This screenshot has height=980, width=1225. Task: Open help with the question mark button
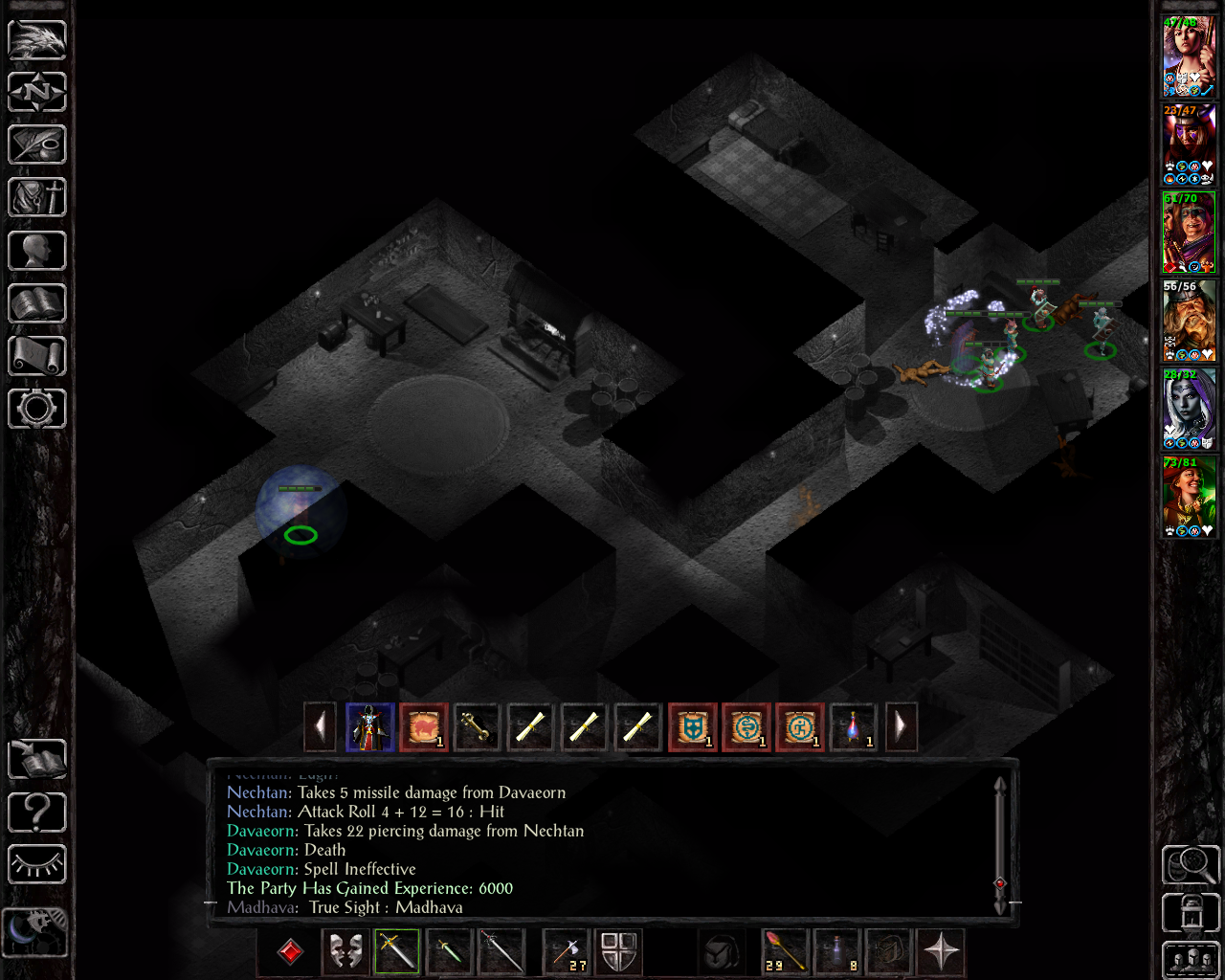pyautogui.click(x=37, y=813)
